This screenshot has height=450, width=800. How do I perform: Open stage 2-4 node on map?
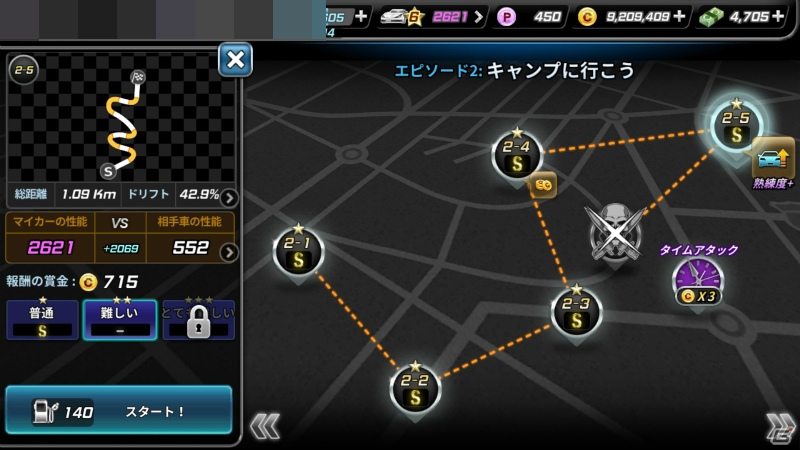point(517,156)
